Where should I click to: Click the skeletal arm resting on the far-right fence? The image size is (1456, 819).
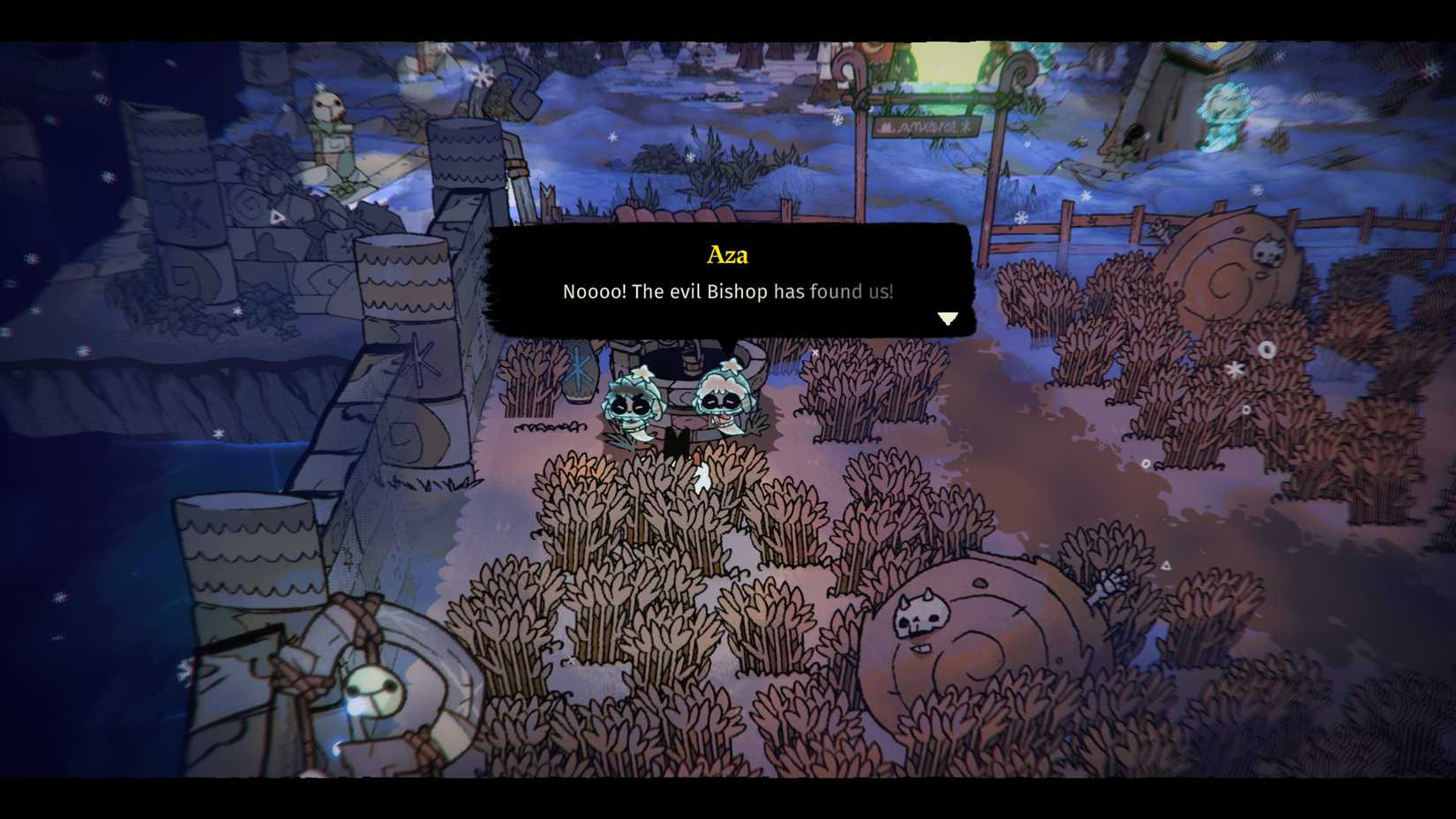pyautogui.click(x=1158, y=229)
